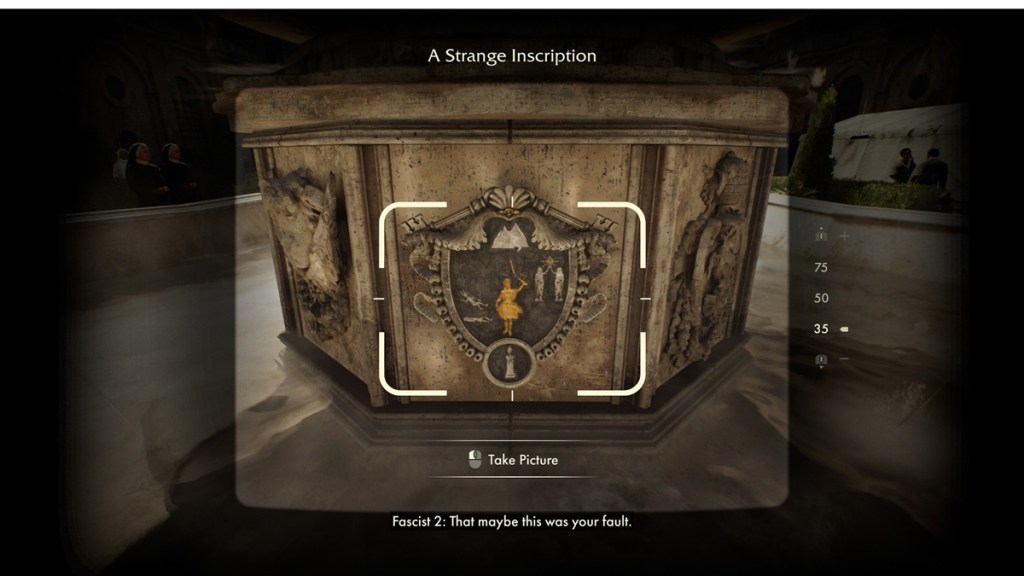Click the plus zoom-in symbol
Viewport: 1024px width, 576px height.
pyautogui.click(x=844, y=236)
